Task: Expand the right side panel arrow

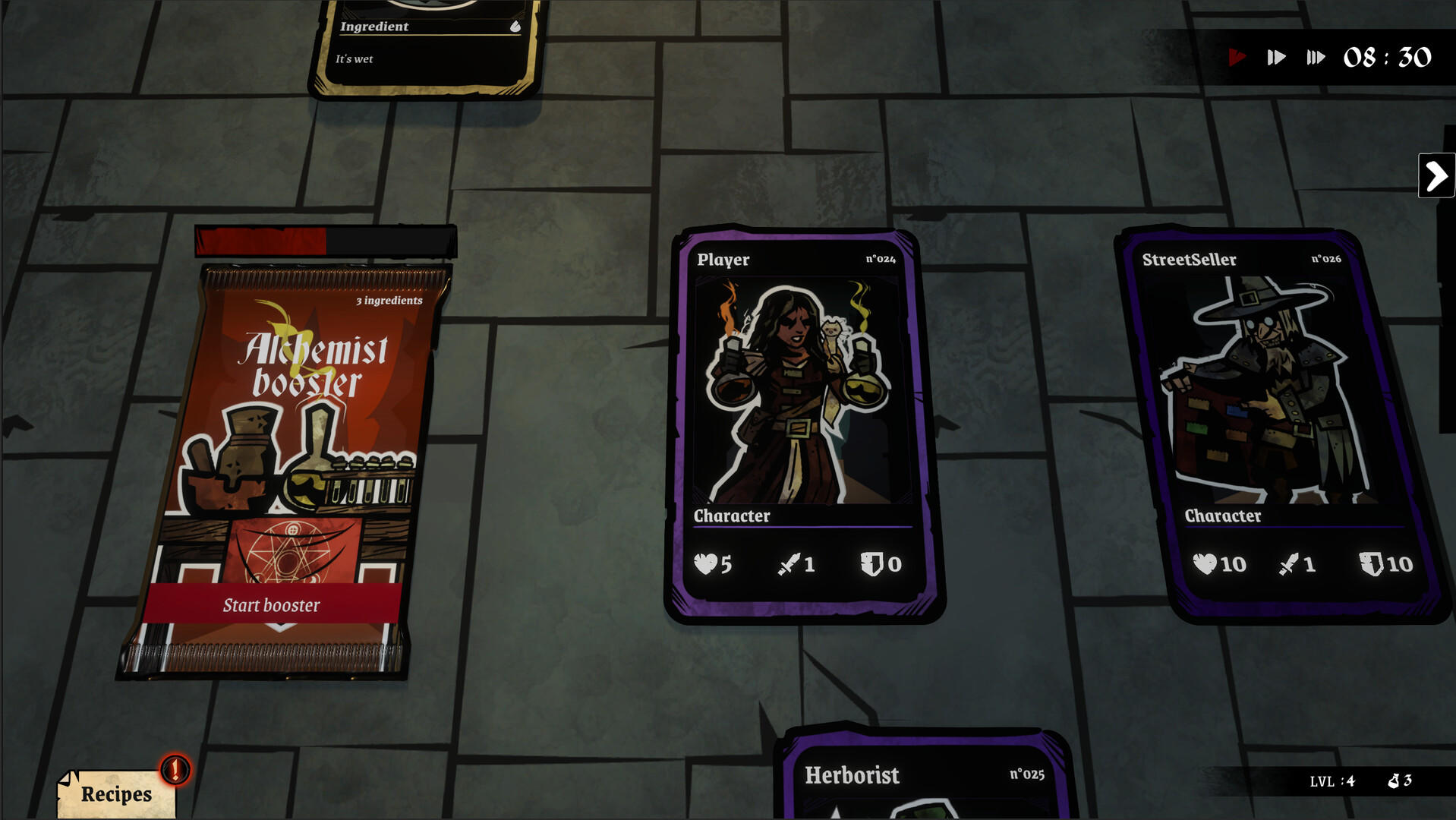Action: coord(1436,175)
